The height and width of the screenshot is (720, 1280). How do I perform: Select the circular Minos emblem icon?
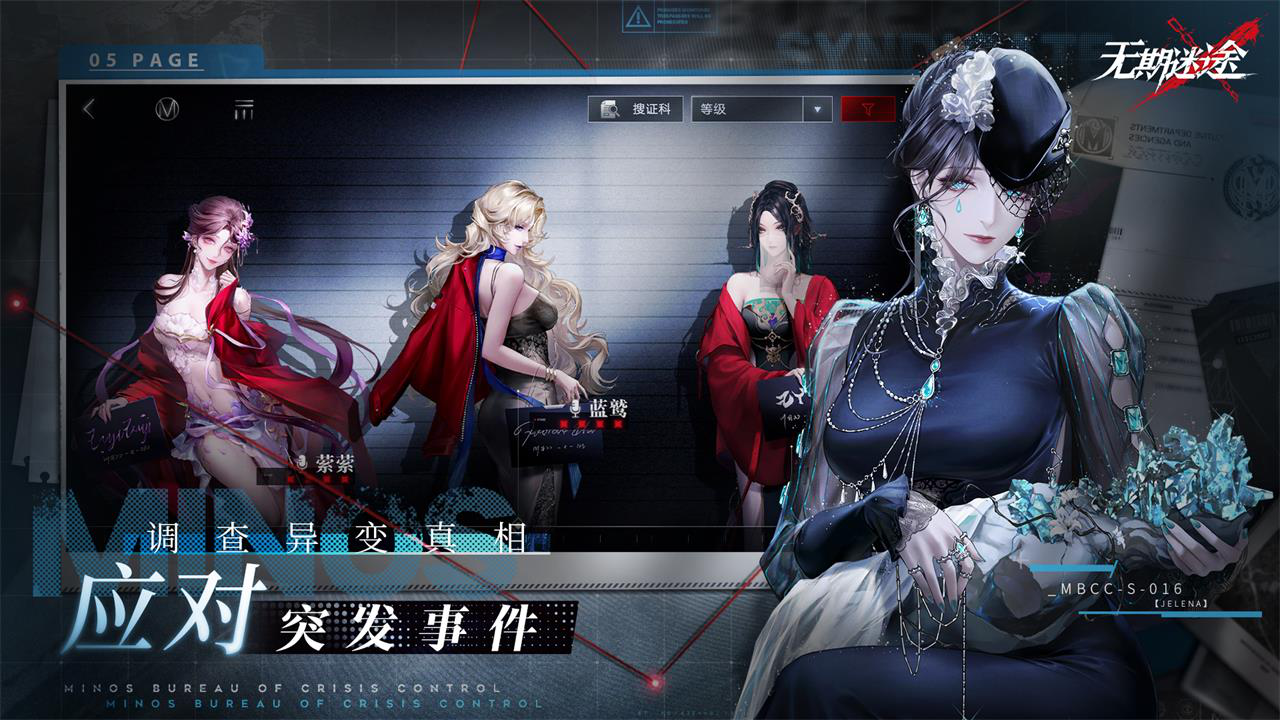pos(166,108)
